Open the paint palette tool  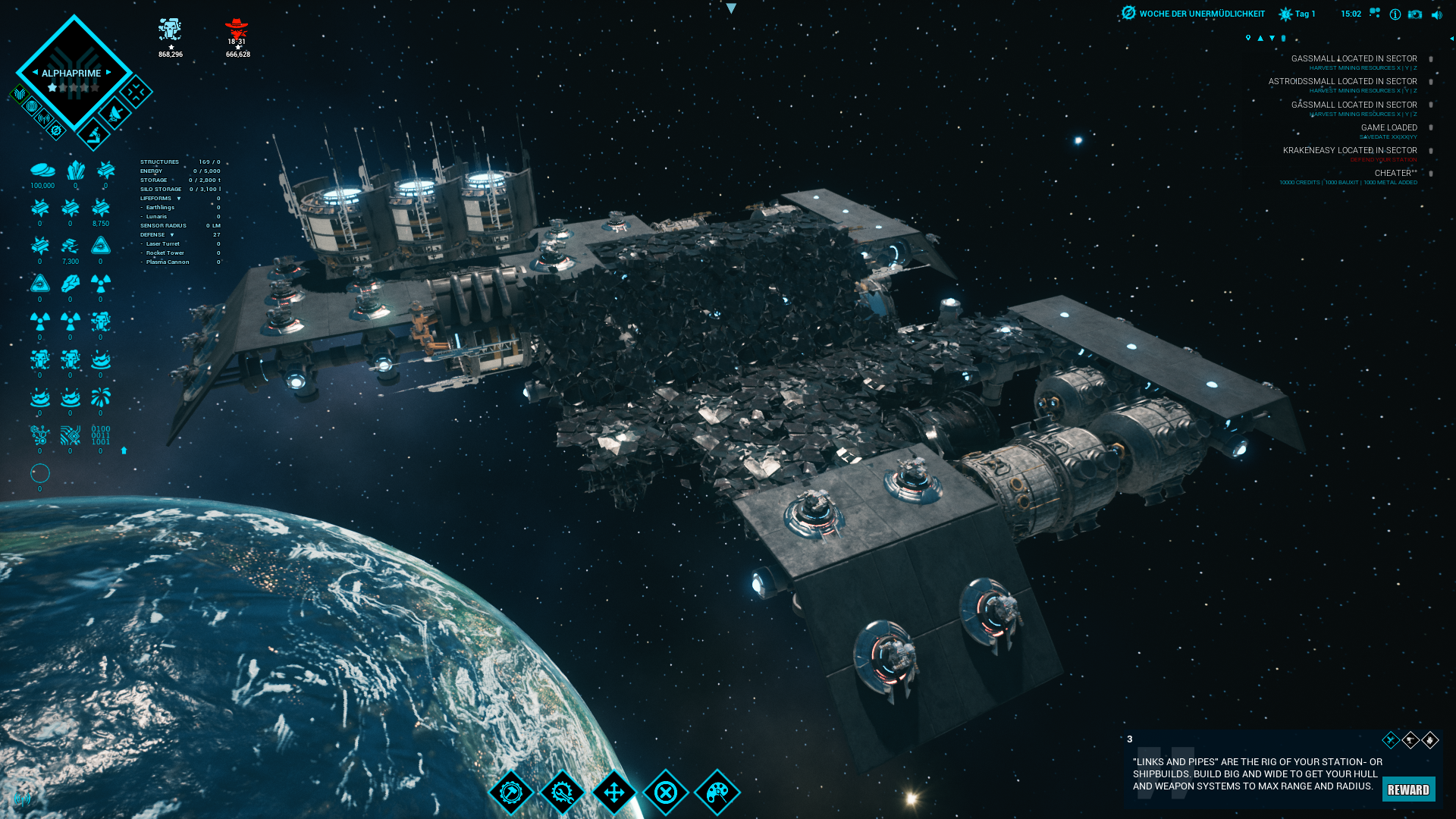(717, 792)
